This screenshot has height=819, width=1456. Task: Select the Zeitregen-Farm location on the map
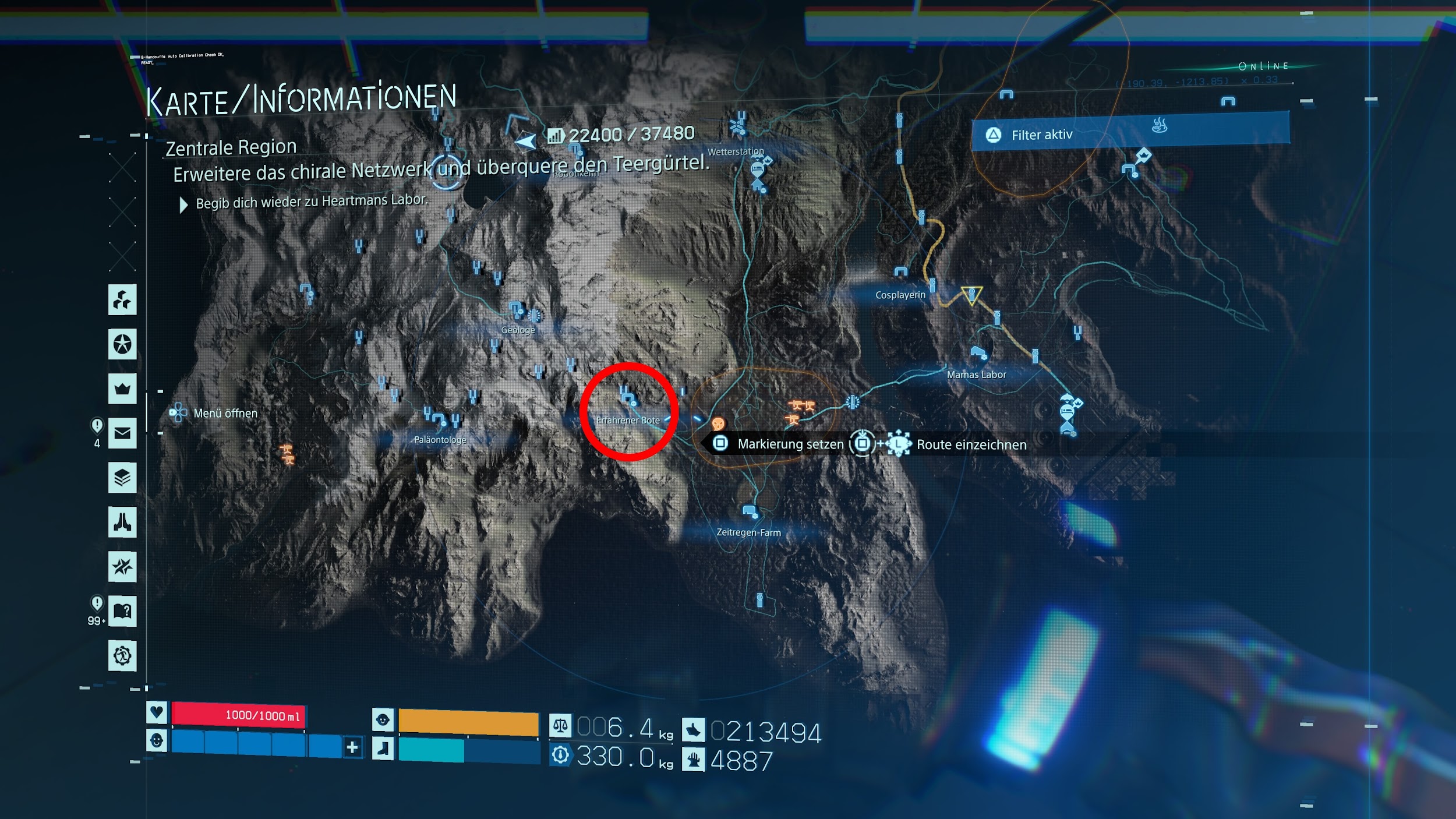tap(750, 513)
